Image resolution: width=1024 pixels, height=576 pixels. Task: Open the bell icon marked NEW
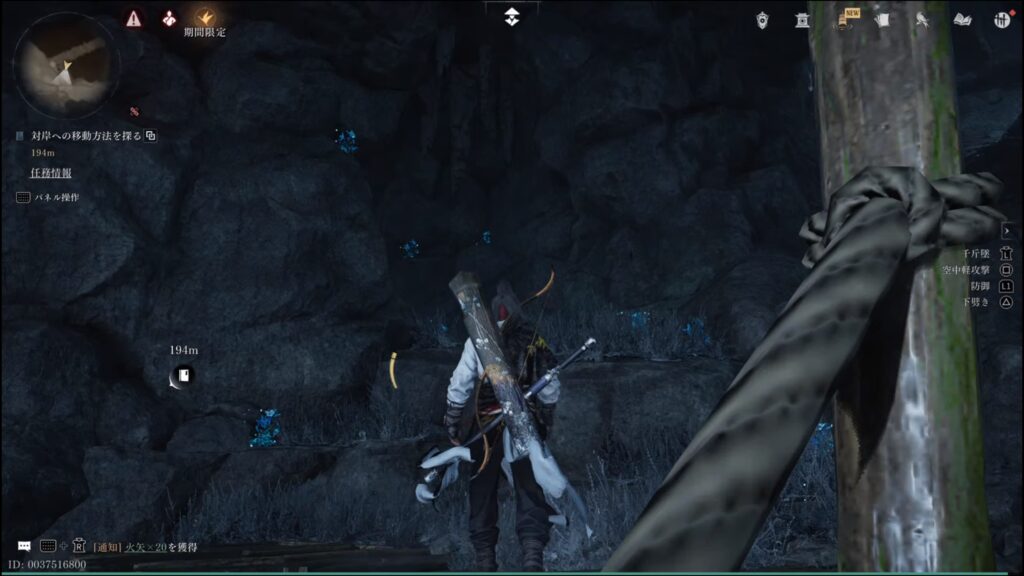842,20
